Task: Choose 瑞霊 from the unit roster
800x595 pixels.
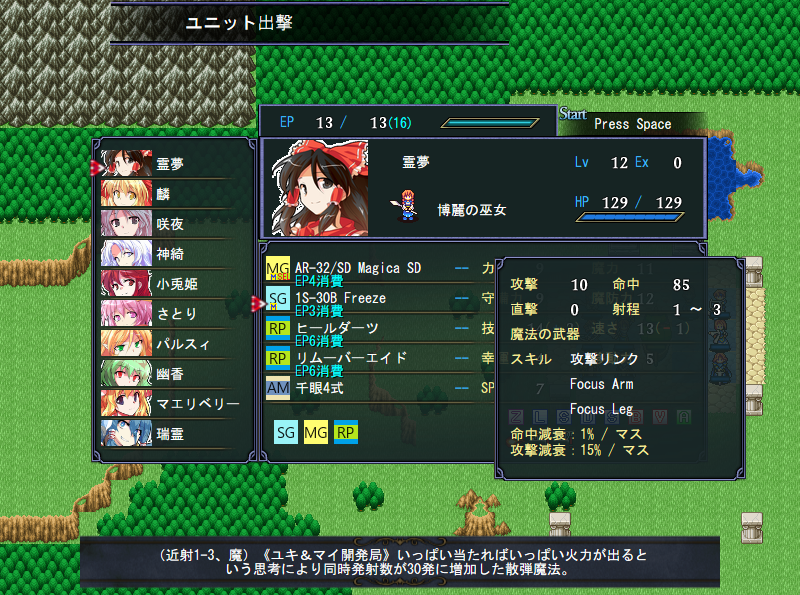Action: pos(170,433)
